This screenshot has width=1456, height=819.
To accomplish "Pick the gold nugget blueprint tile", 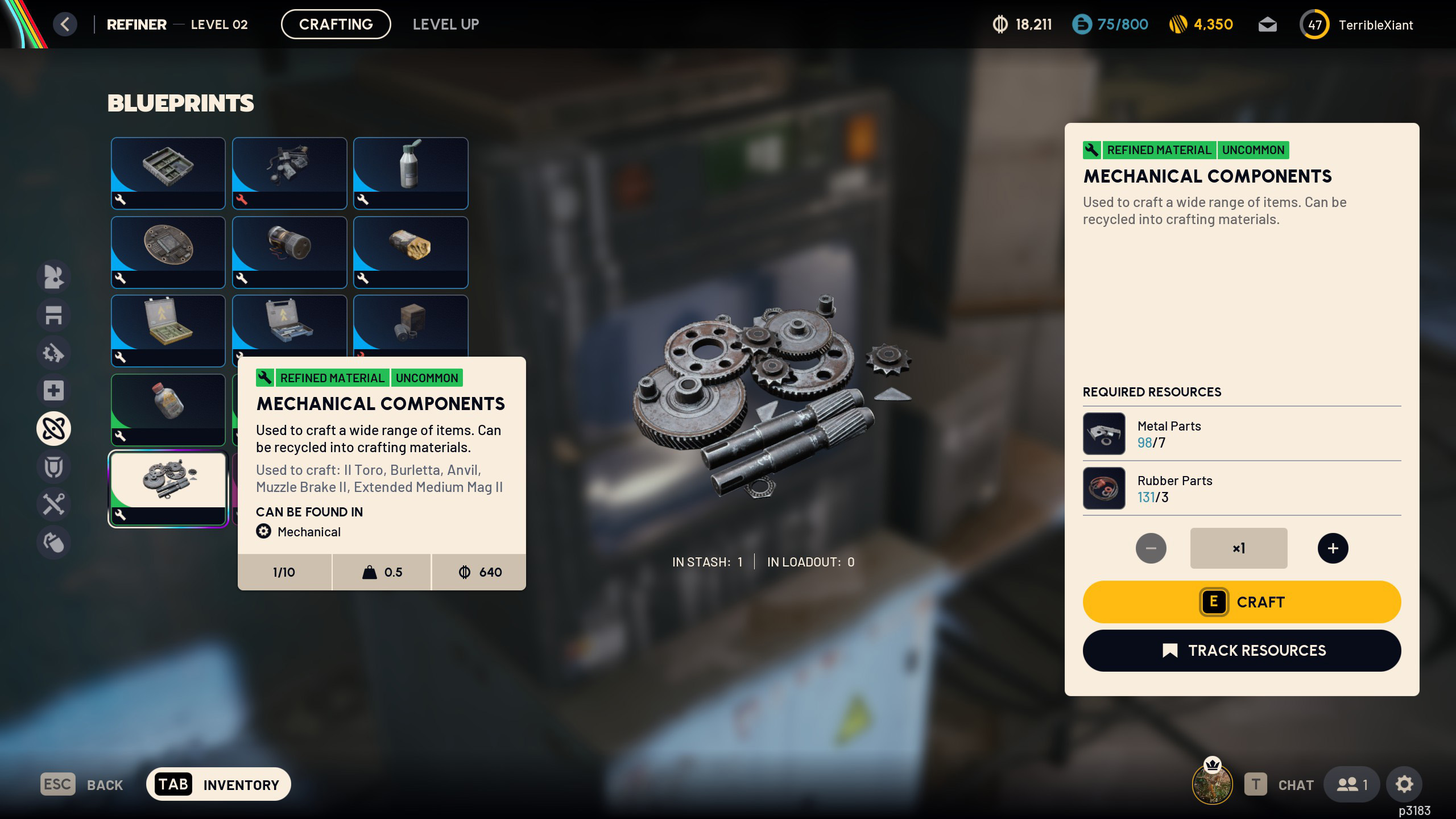I will (x=411, y=252).
